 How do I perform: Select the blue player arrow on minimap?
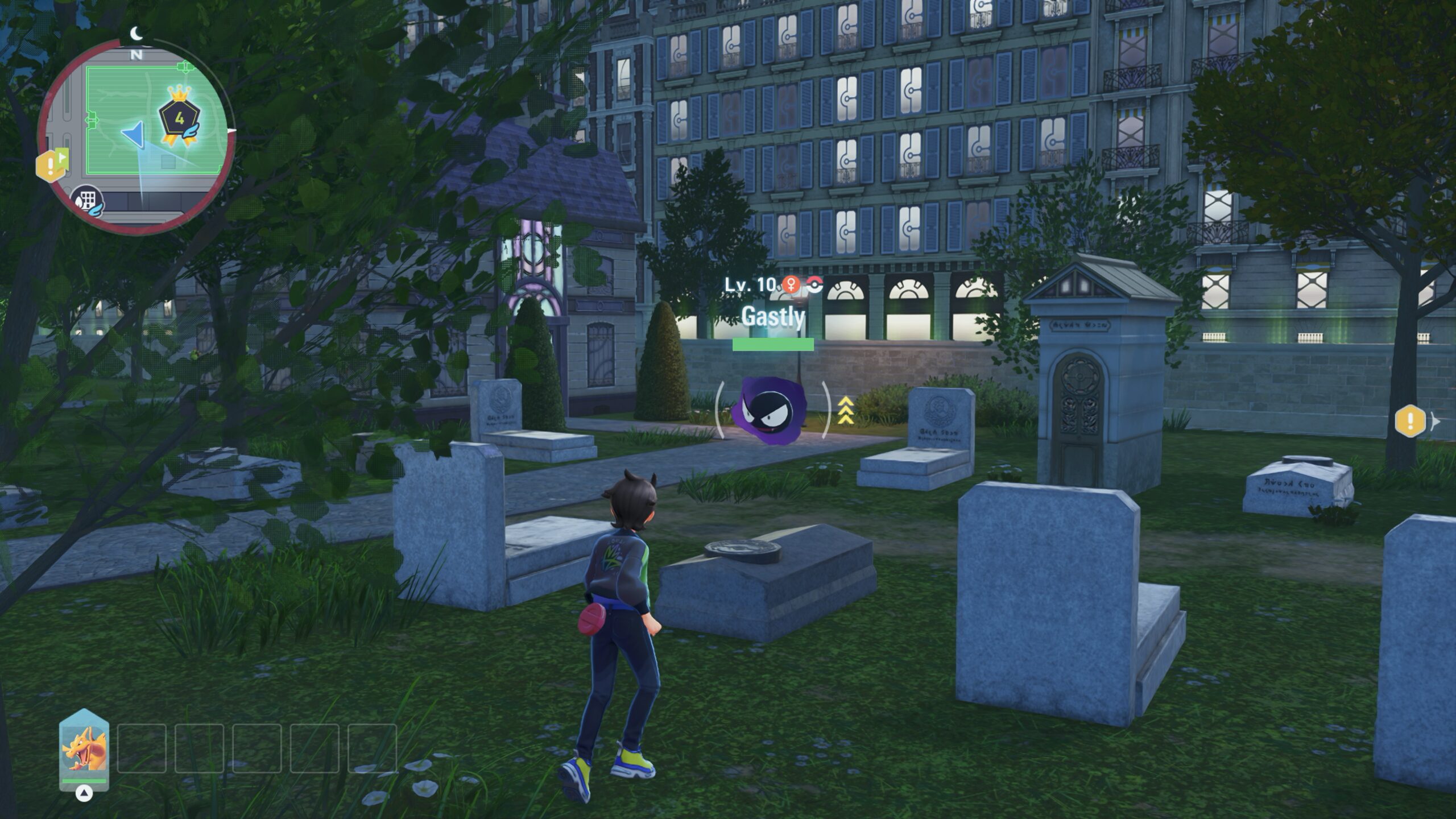134,135
